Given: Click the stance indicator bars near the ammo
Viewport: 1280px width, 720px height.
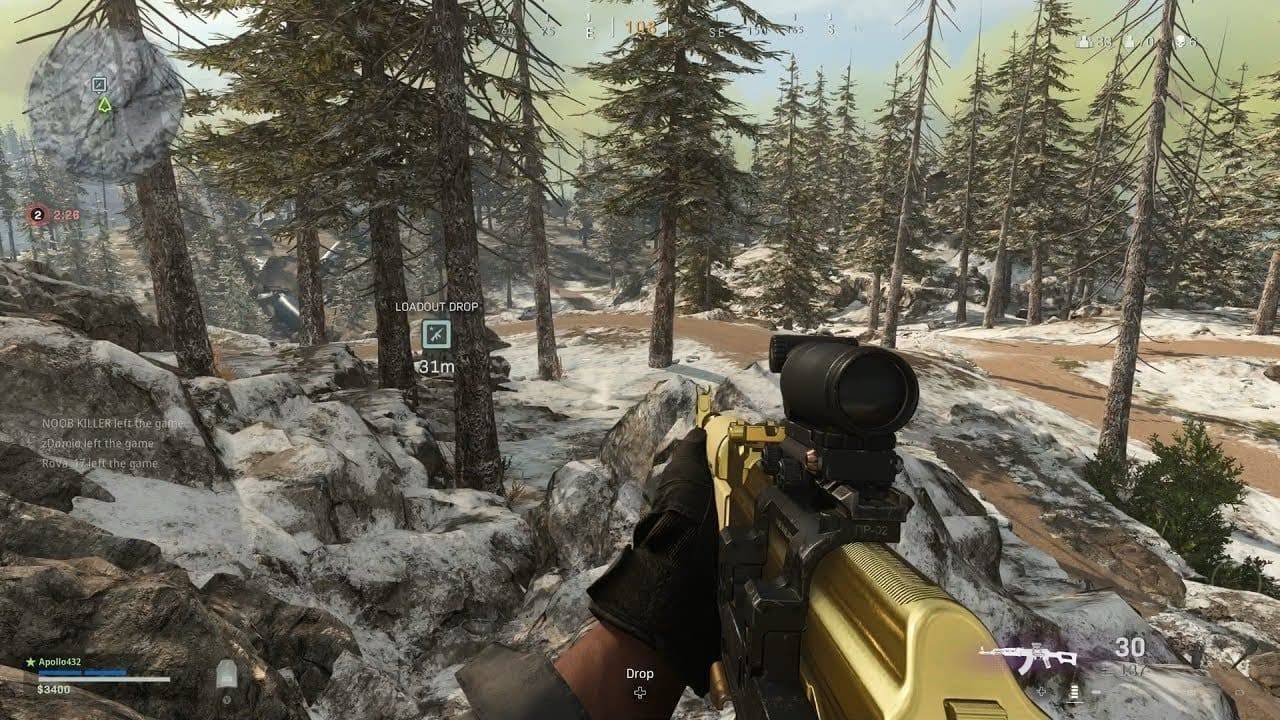Looking at the screenshot, I should click(x=1073, y=688).
